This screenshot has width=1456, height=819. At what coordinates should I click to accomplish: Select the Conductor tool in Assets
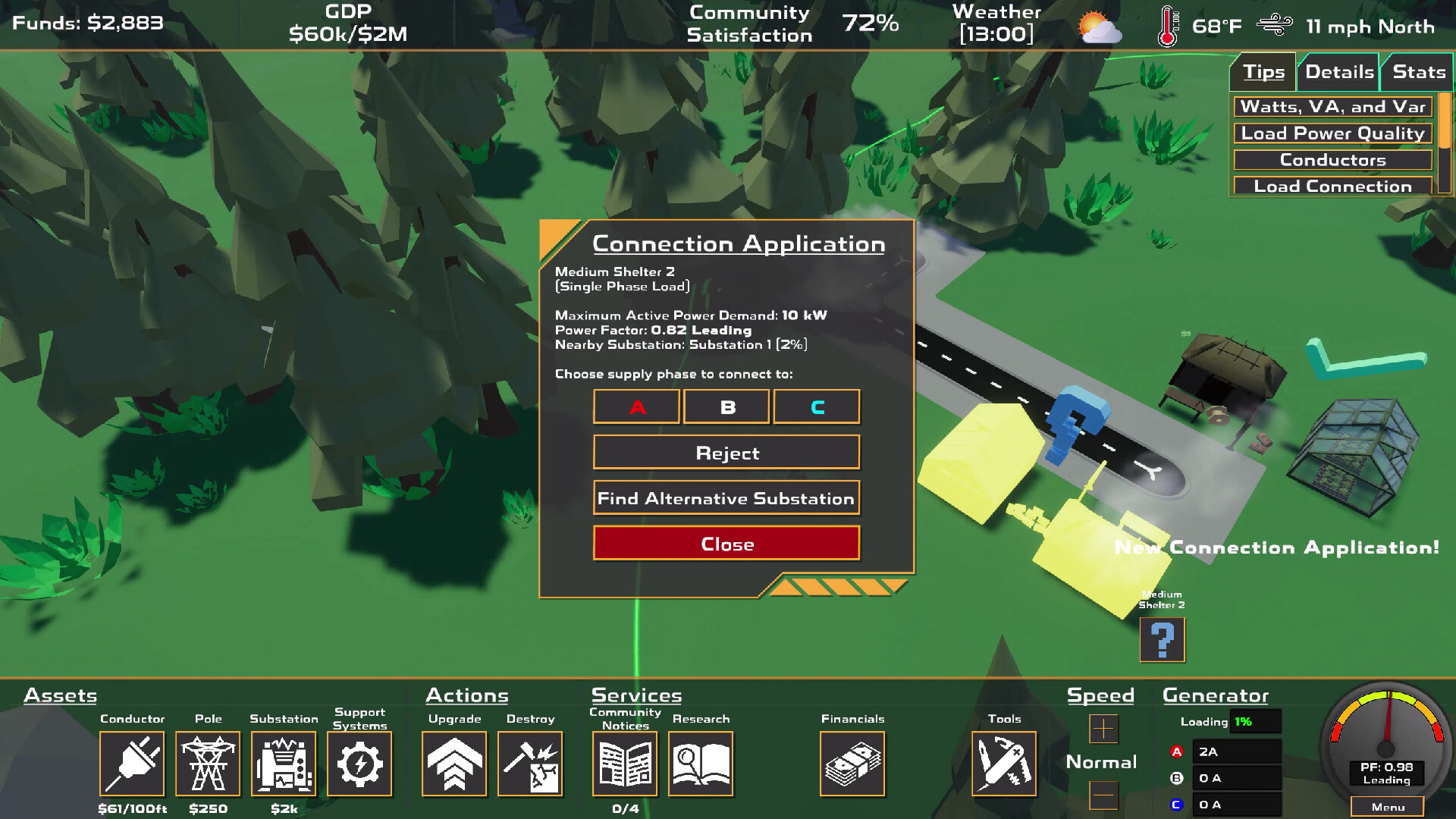132,764
